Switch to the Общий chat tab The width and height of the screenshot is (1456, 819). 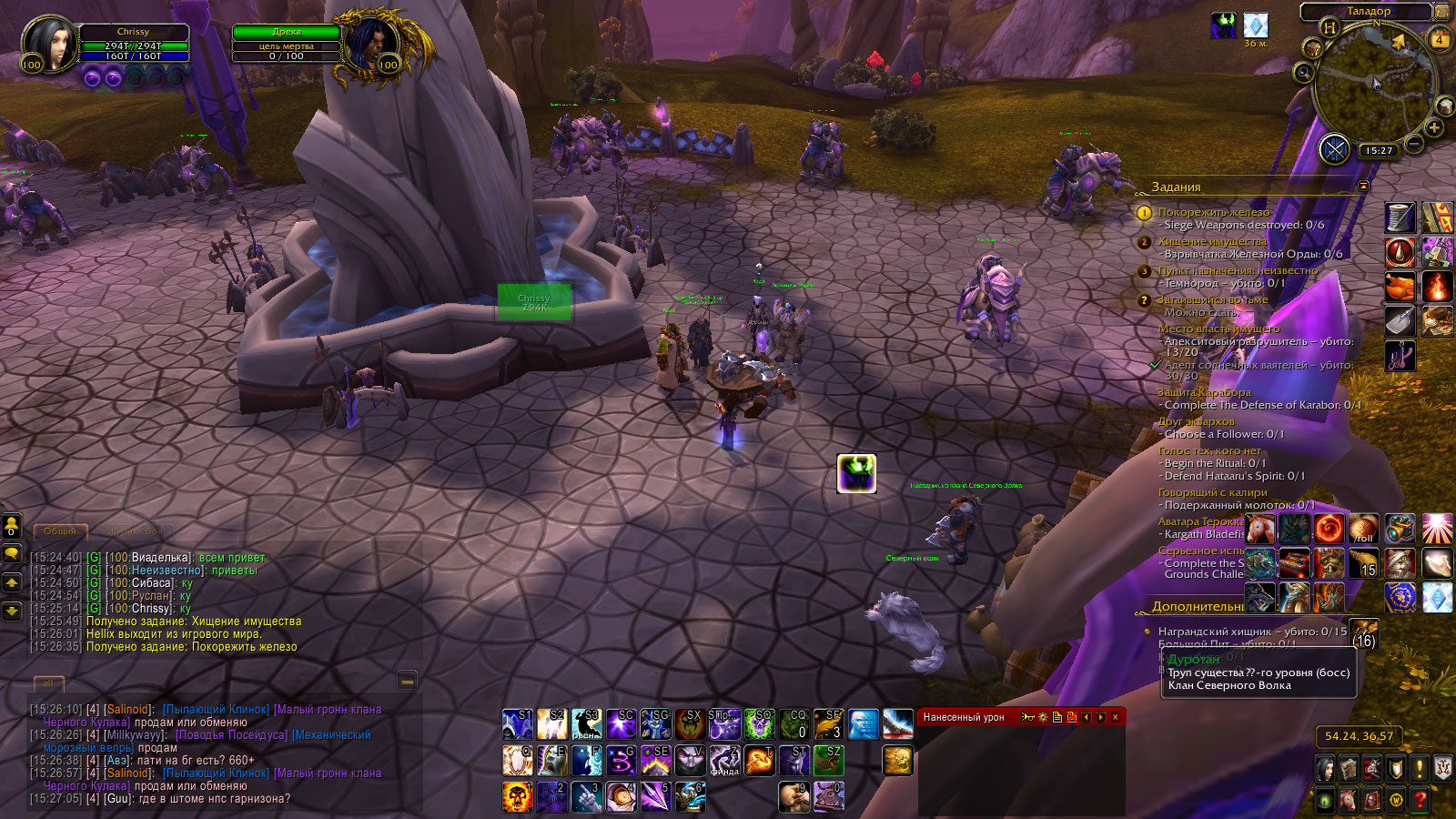60,531
